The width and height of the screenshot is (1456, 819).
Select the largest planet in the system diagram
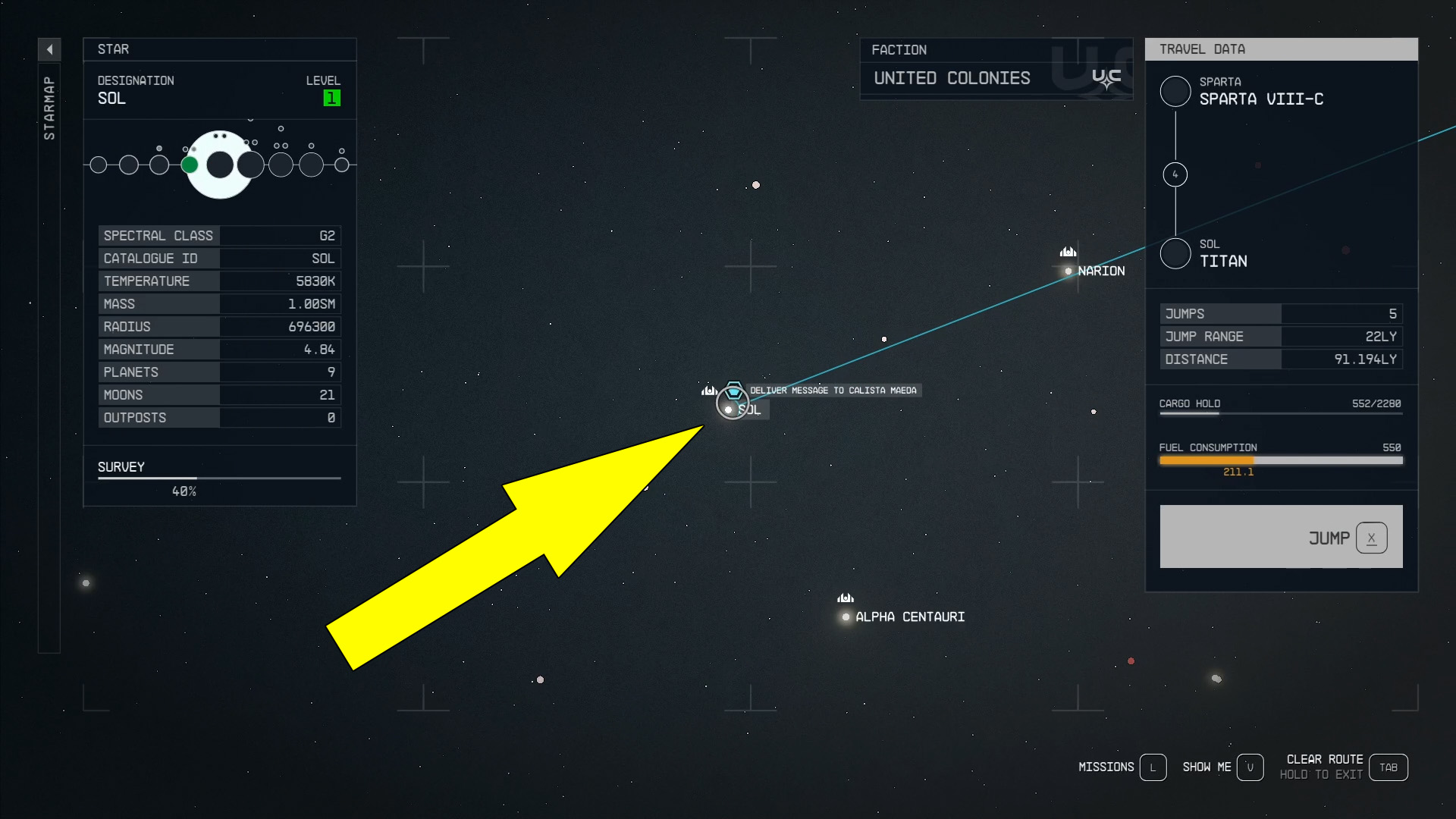coord(220,163)
